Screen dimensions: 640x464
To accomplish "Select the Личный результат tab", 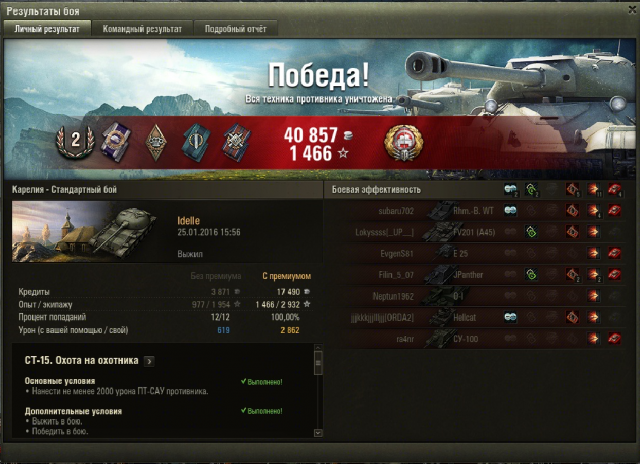I will click(x=48, y=29).
